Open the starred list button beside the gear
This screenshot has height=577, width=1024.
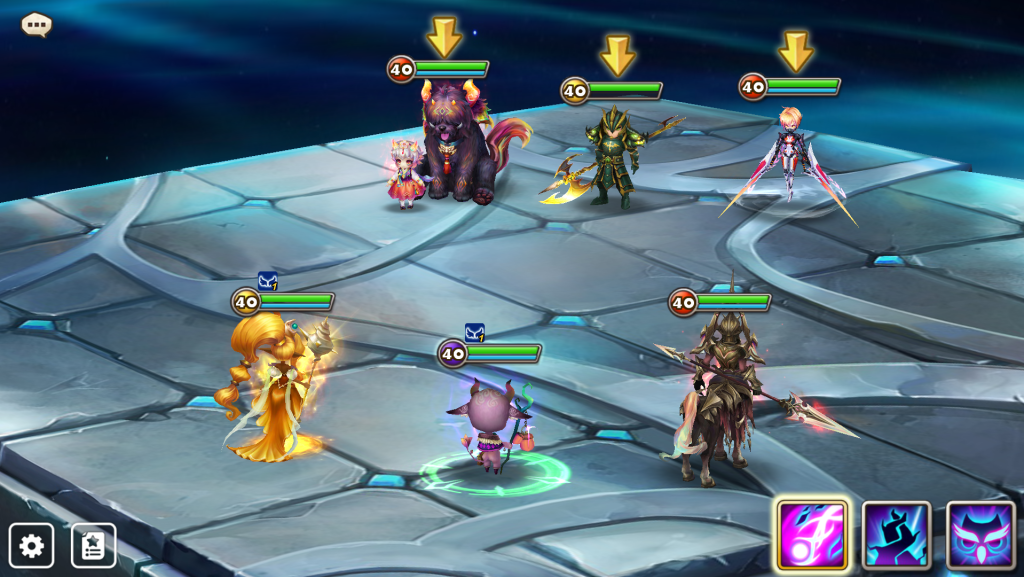point(93,545)
